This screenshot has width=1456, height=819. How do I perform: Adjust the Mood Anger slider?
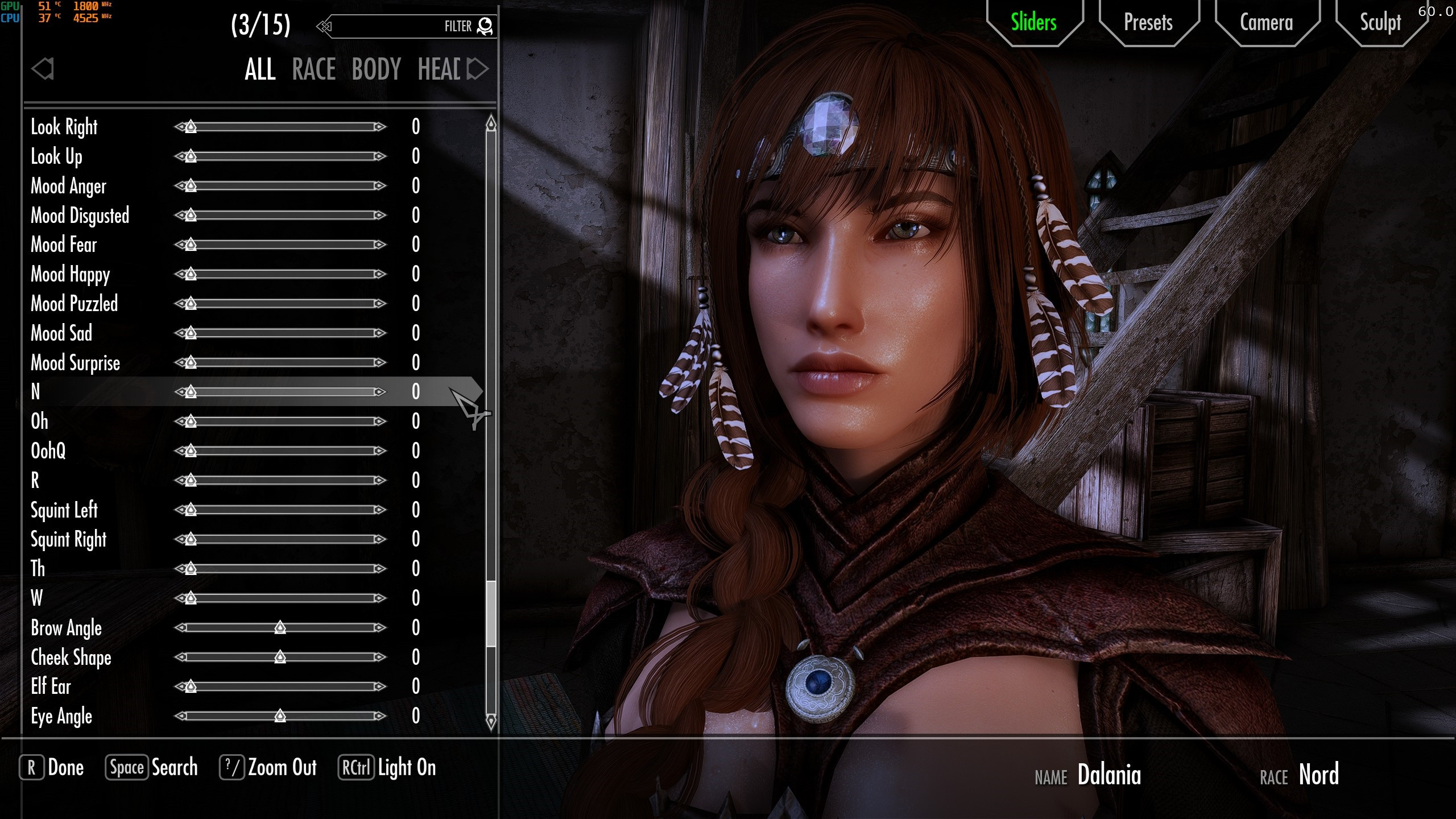tap(191, 186)
